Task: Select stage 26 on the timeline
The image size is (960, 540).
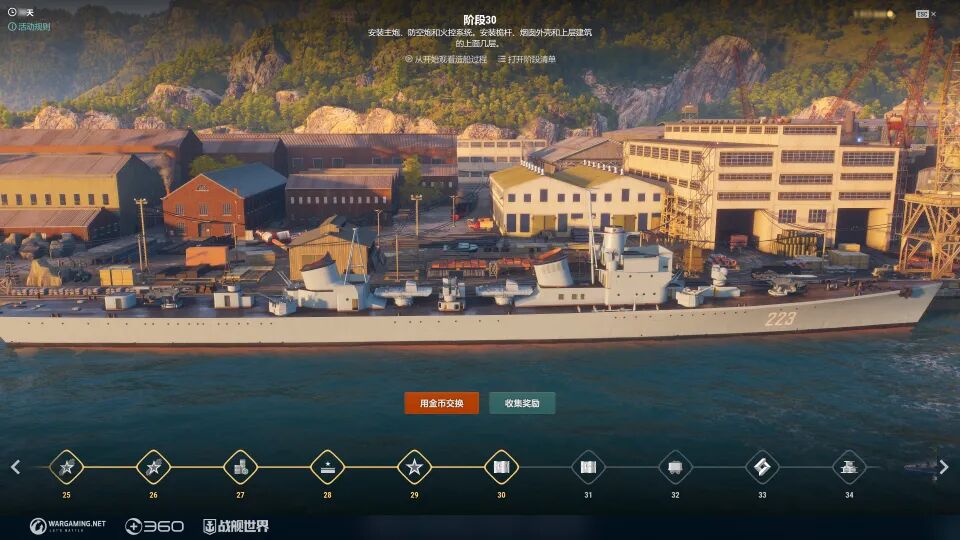Action: pos(154,467)
